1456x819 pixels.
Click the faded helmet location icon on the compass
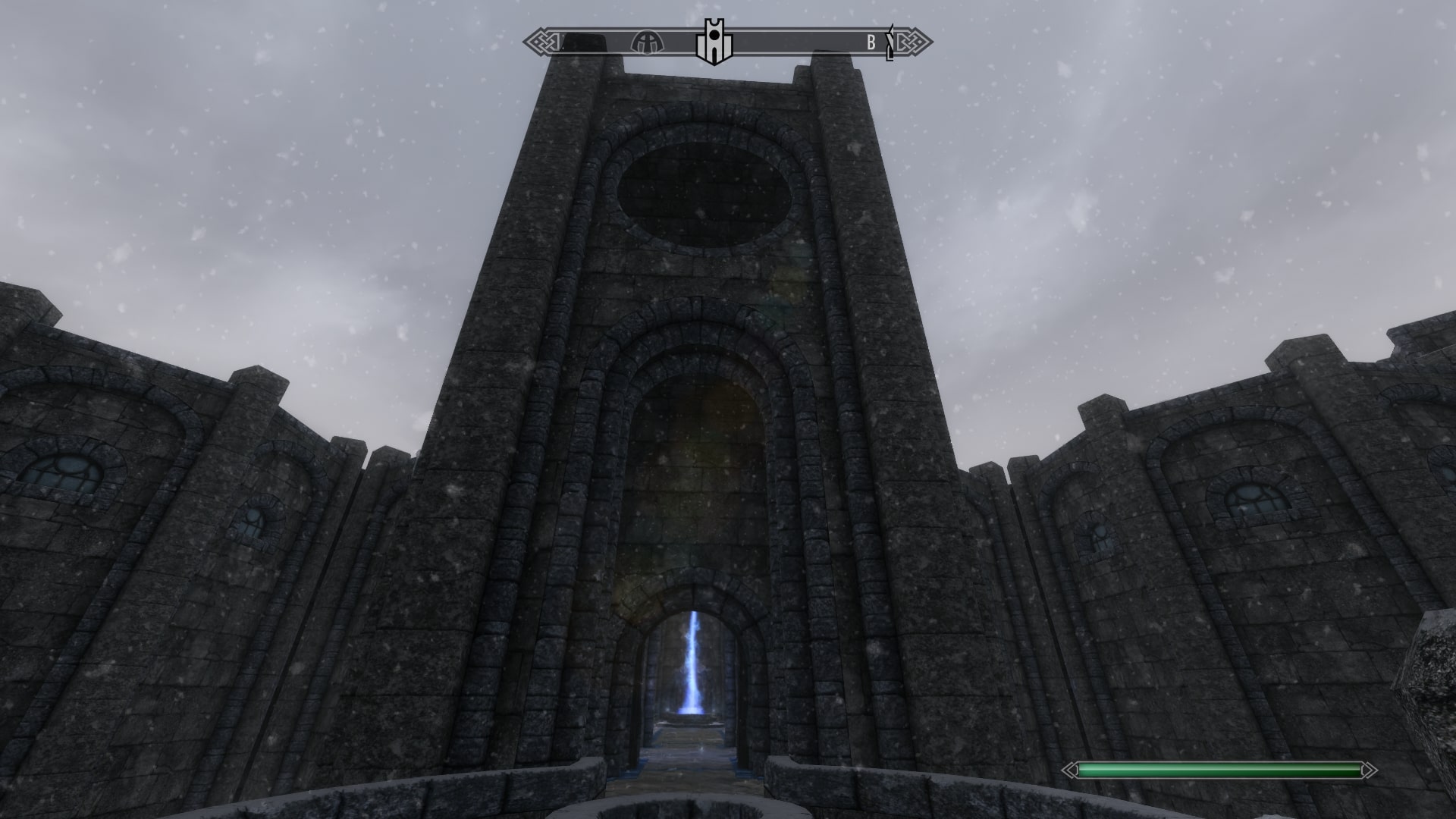tap(646, 43)
